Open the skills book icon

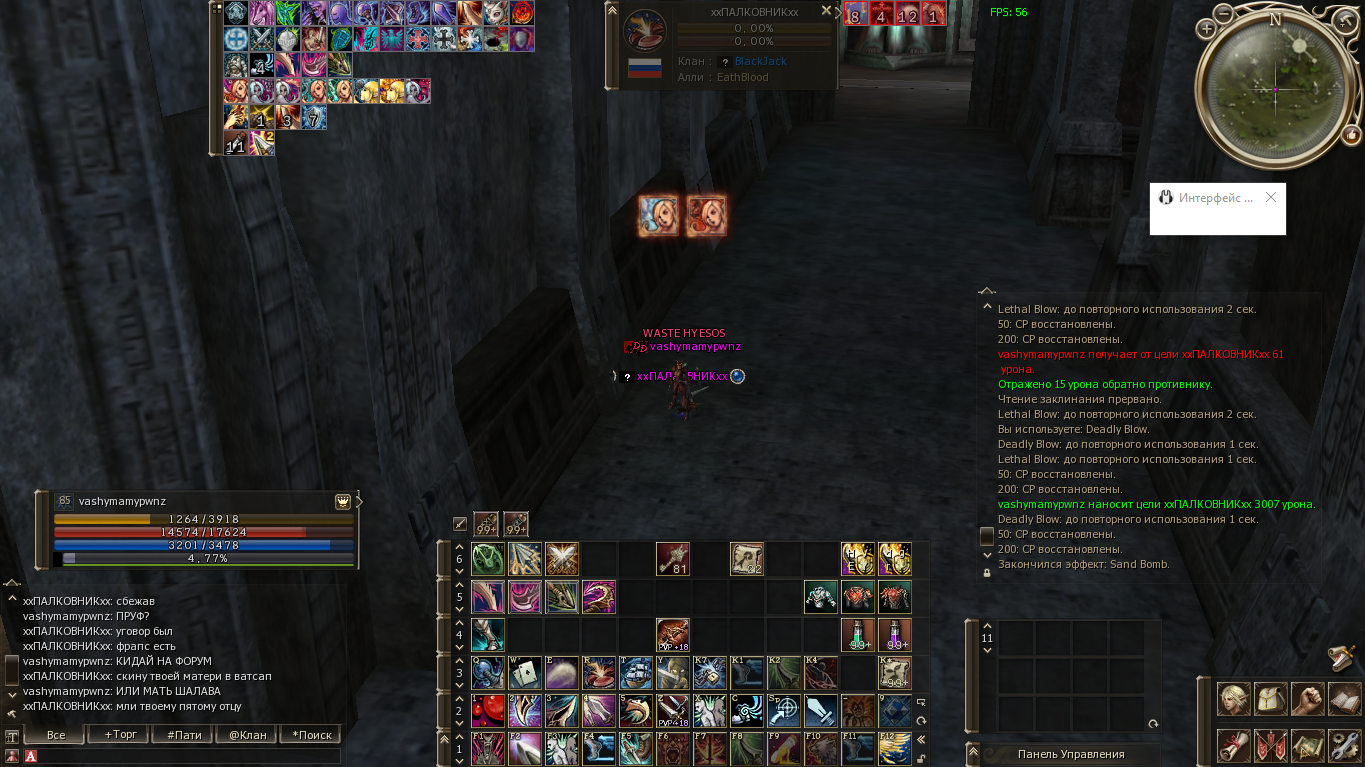(1346, 698)
